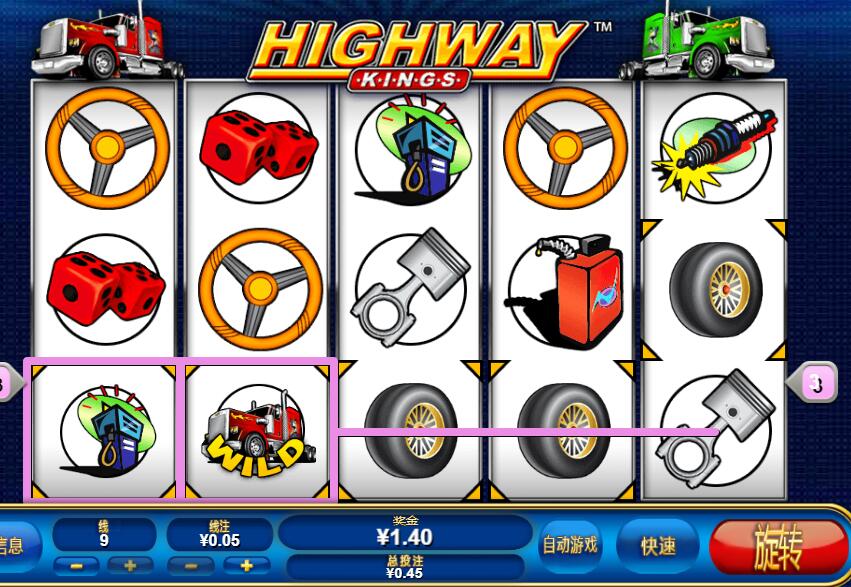Decrease the number of lines (线)
851x587 pixels.
click(x=76, y=566)
